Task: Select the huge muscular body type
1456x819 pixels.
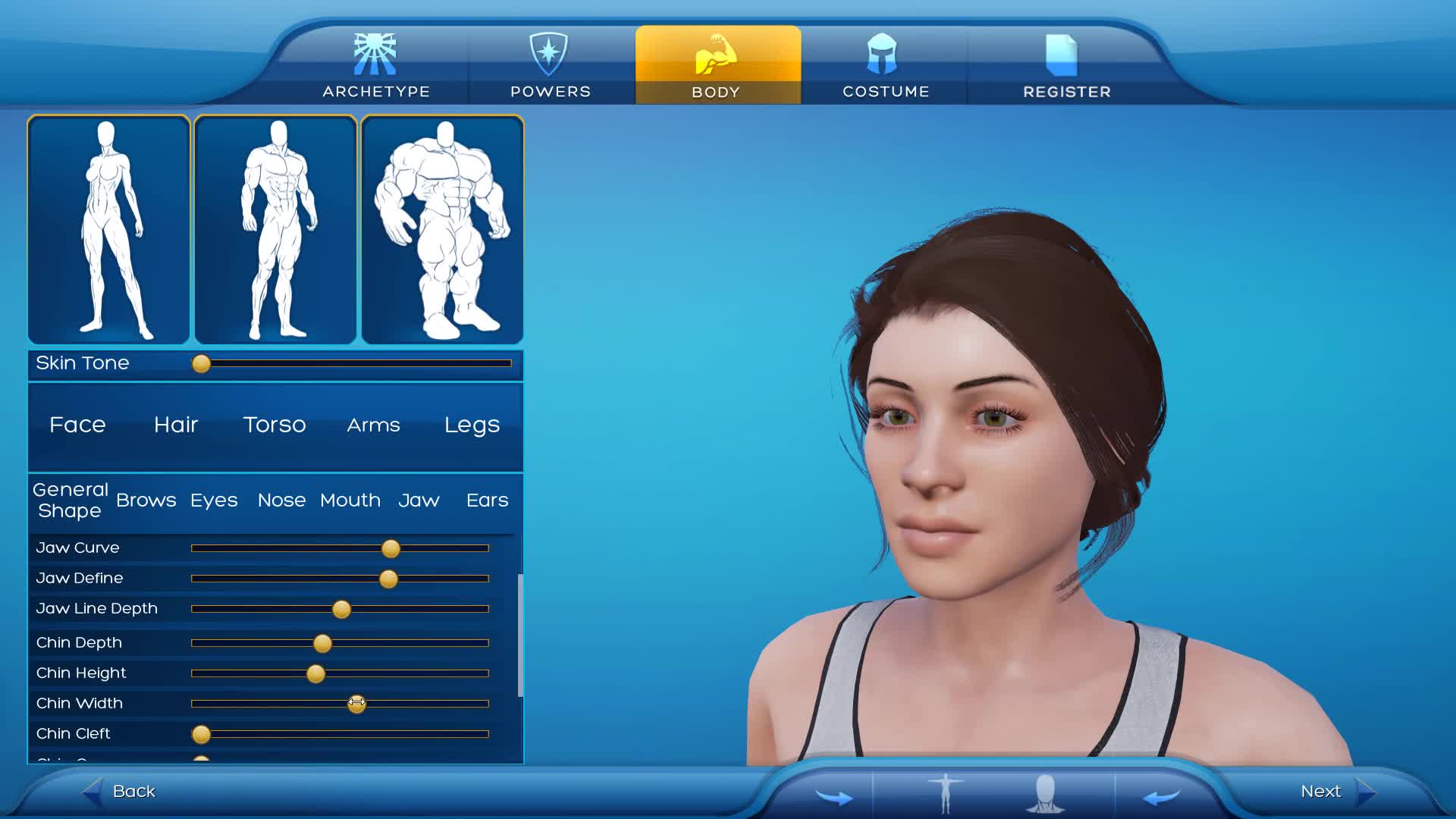Action: click(442, 227)
